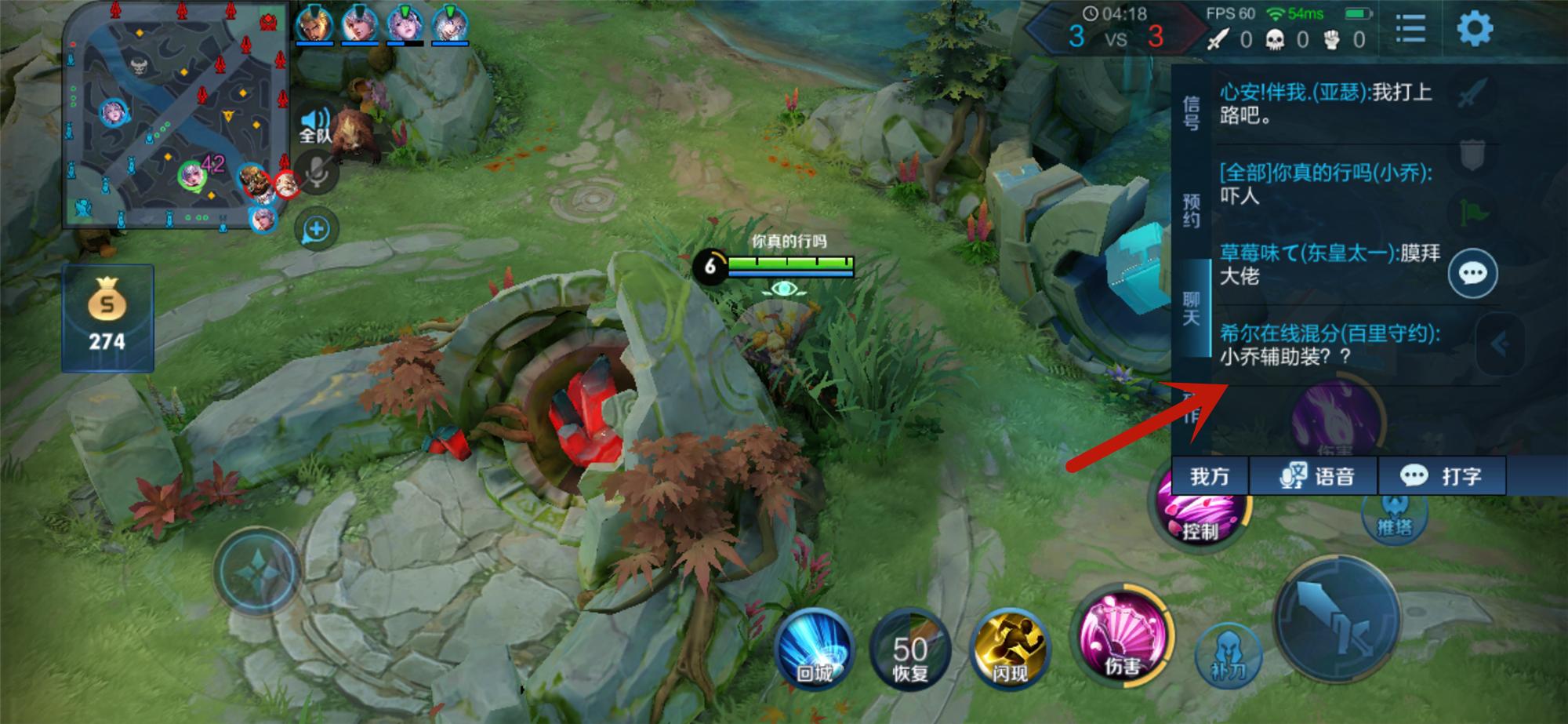Toggle the microphone button

317,173
